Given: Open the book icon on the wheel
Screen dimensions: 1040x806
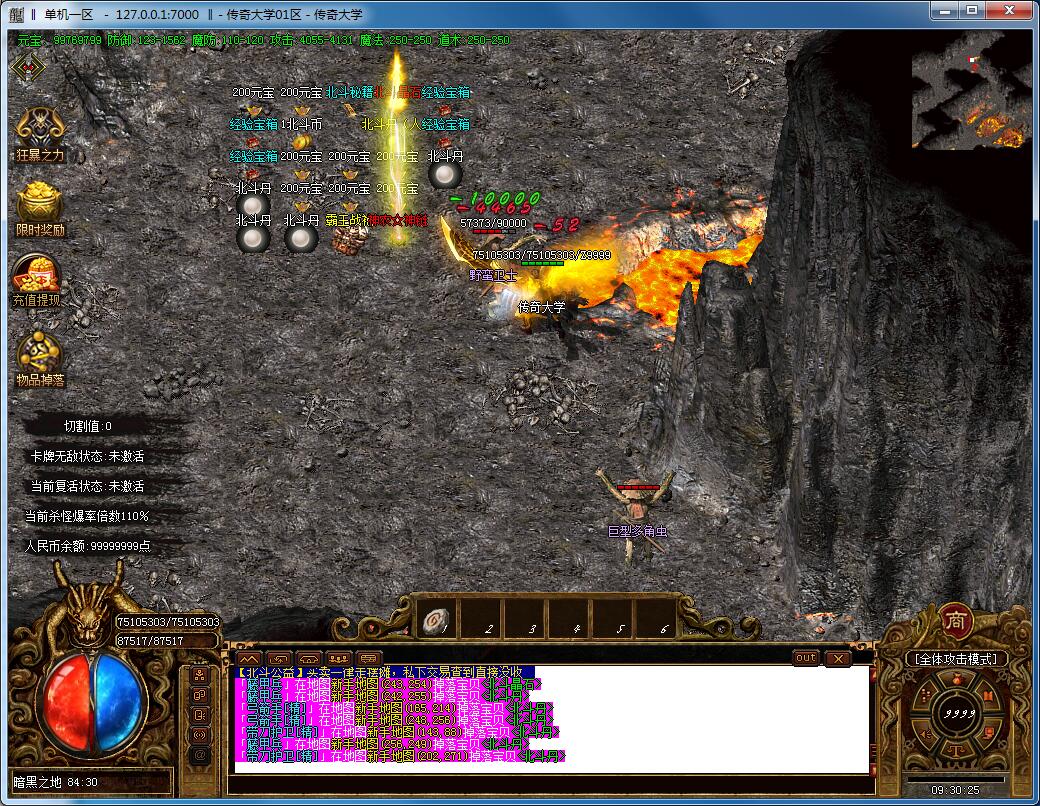Looking at the screenshot, I should point(989,694).
